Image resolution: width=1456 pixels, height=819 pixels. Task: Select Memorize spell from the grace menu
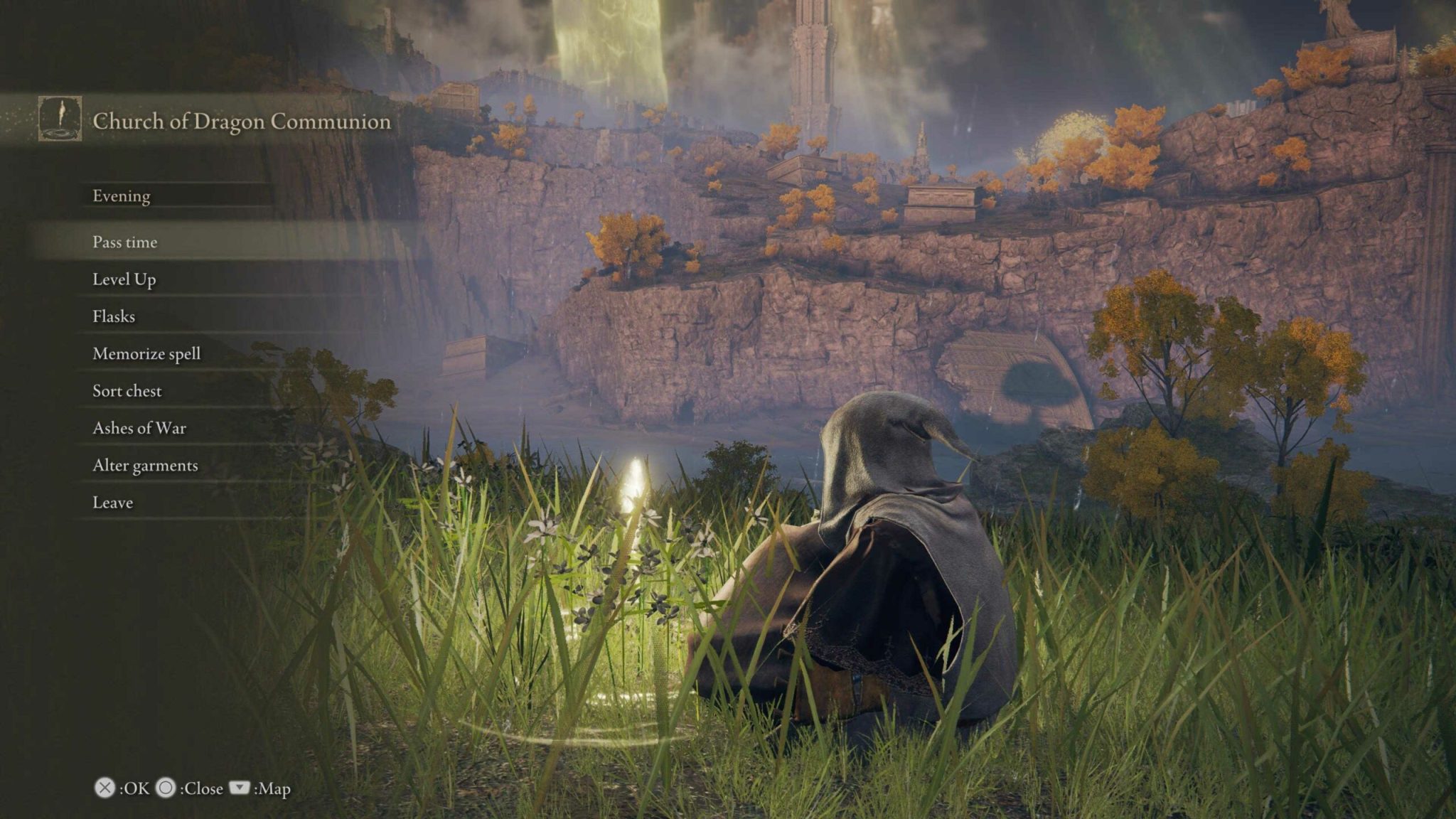click(x=146, y=353)
